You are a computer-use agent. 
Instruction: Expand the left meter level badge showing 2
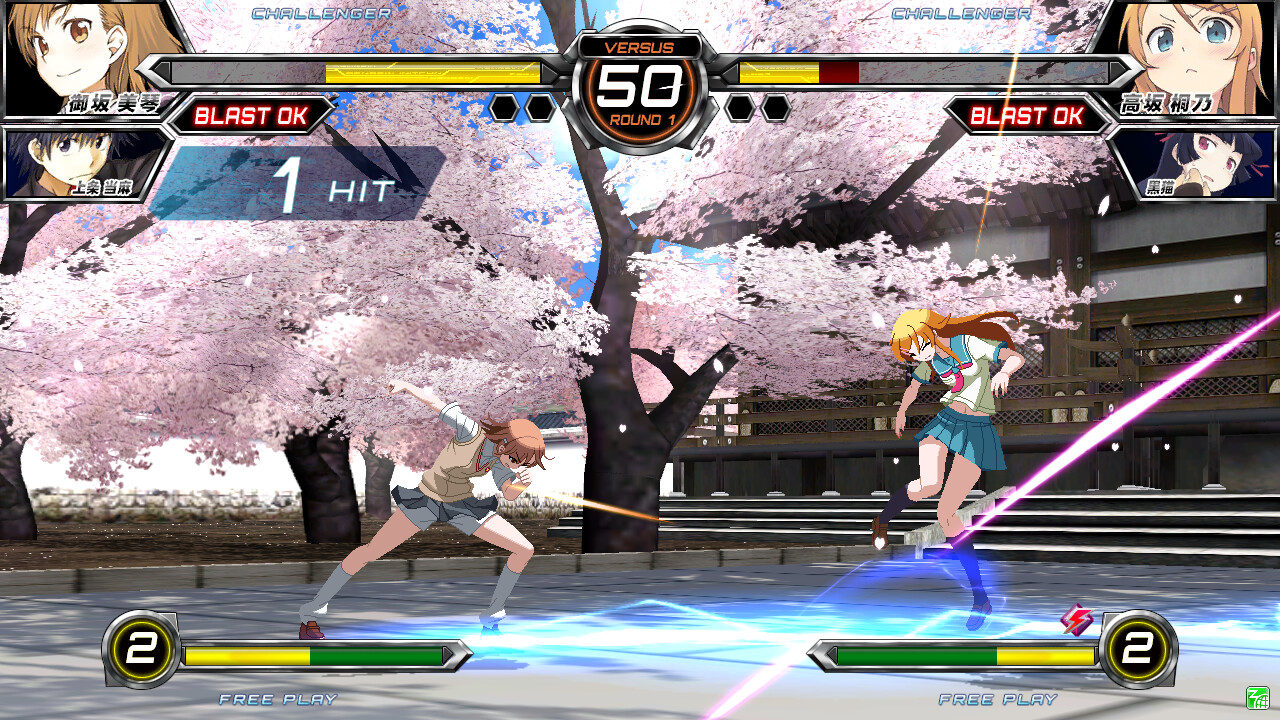click(140, 651)
